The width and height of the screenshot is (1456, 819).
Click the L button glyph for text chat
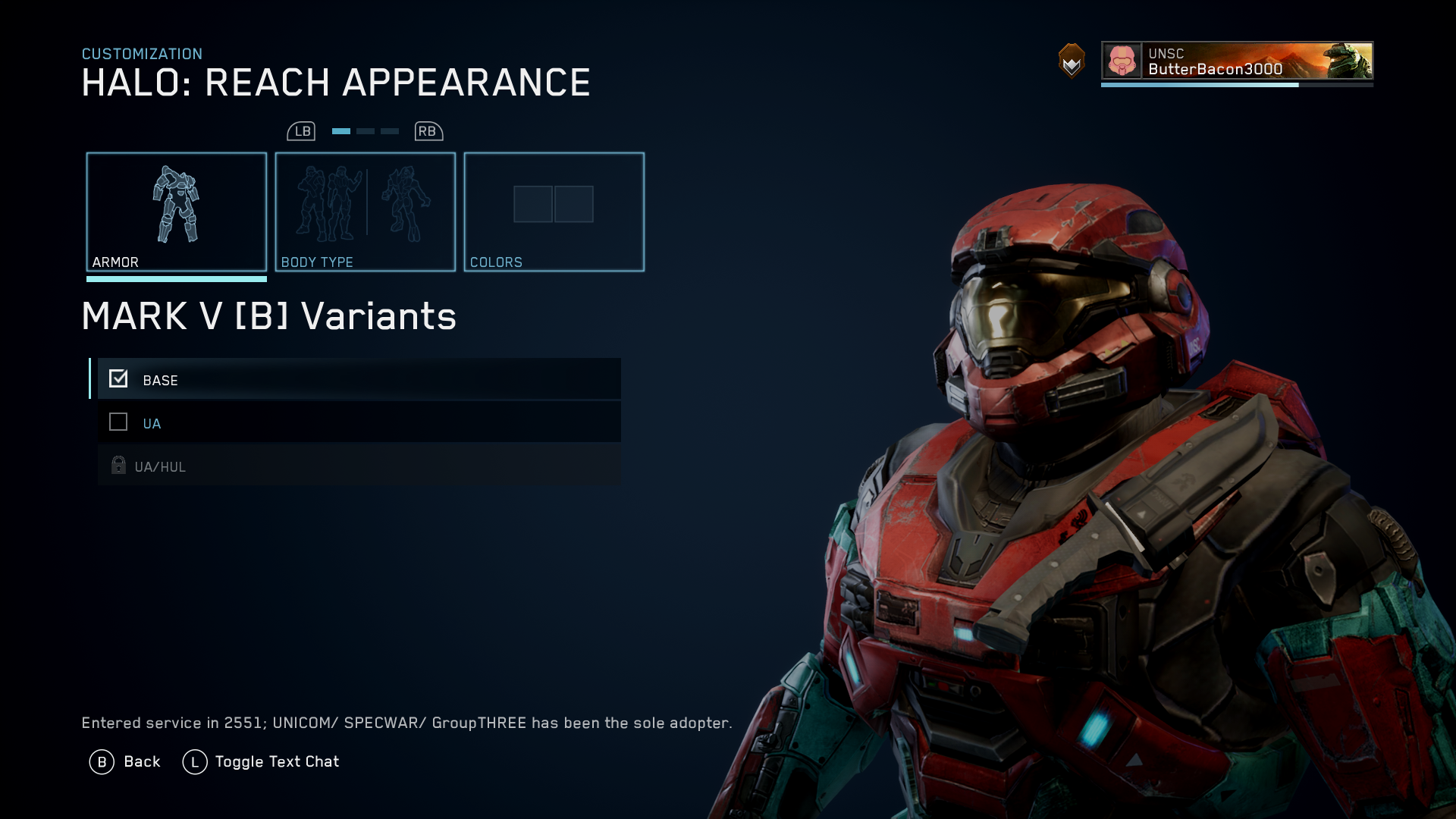point(195,761)
